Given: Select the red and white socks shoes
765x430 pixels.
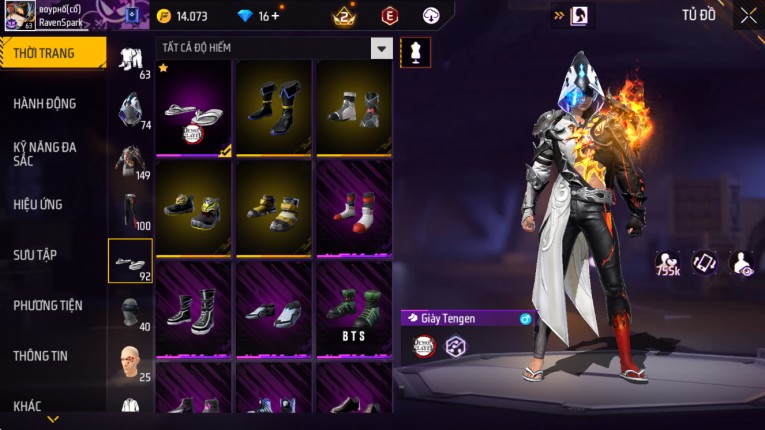Looking at the screenshot, I should tap(354, 208).
